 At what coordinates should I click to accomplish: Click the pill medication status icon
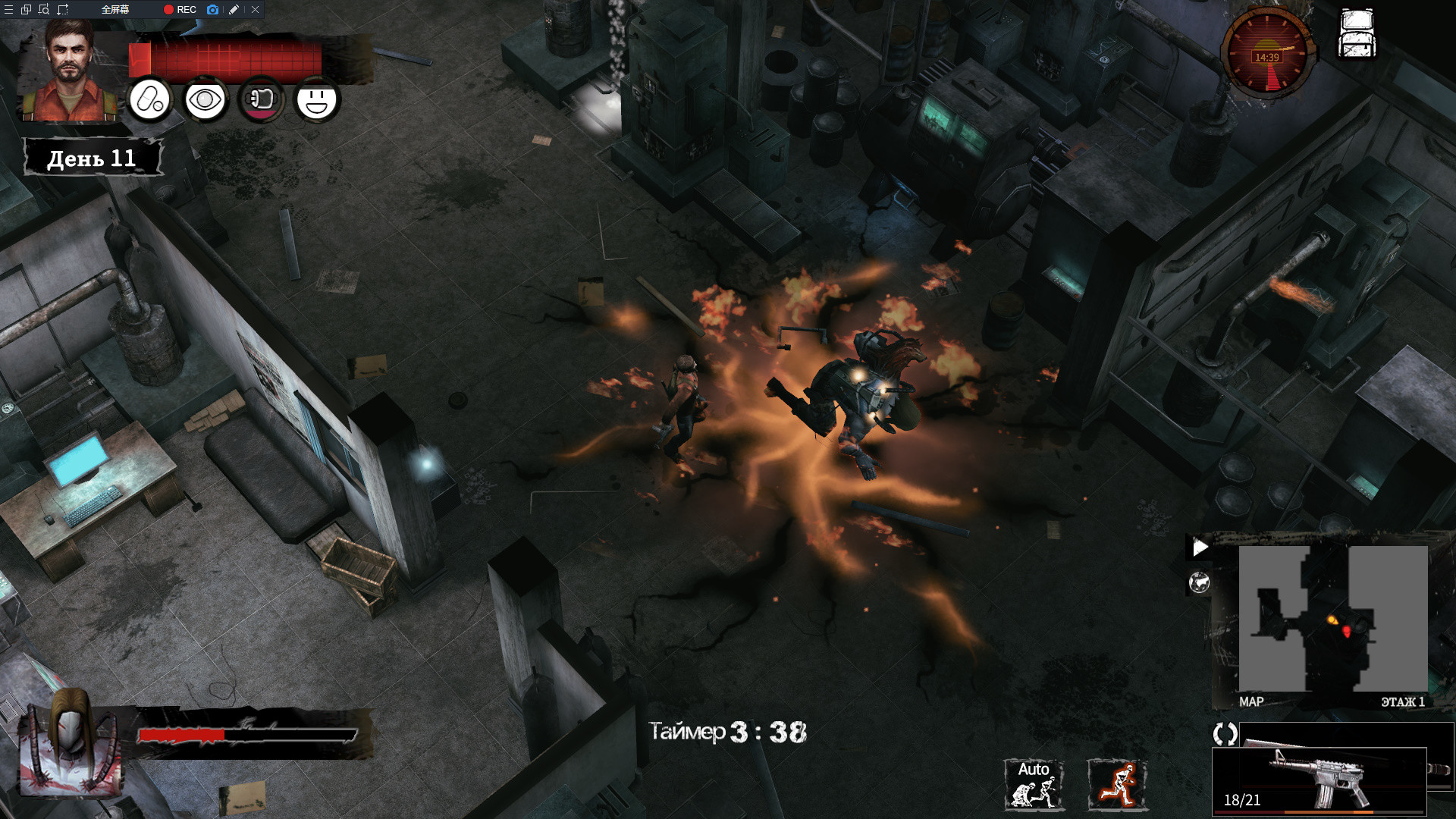[x=150, y=99]
